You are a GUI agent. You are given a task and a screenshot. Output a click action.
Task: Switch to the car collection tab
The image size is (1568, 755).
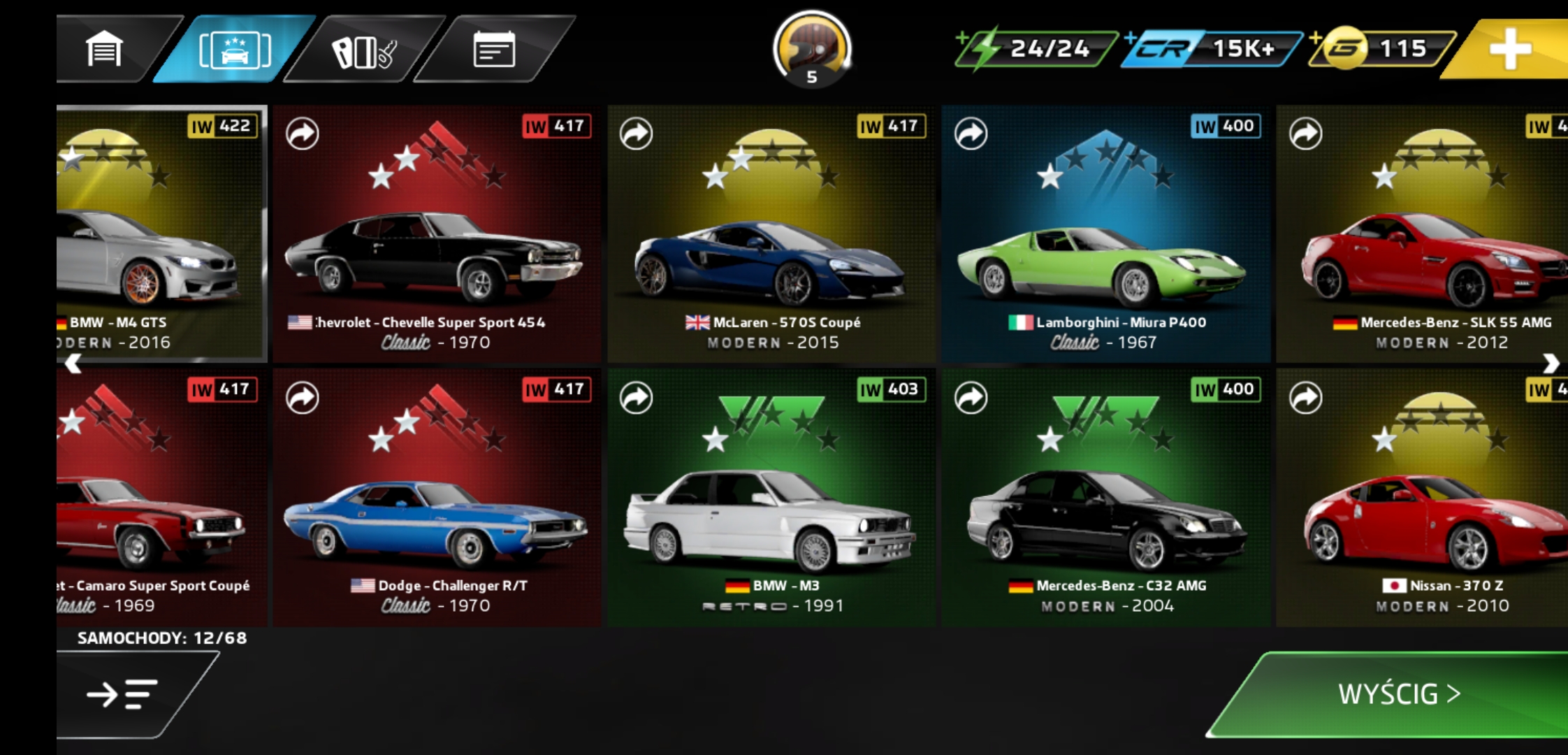235,50
